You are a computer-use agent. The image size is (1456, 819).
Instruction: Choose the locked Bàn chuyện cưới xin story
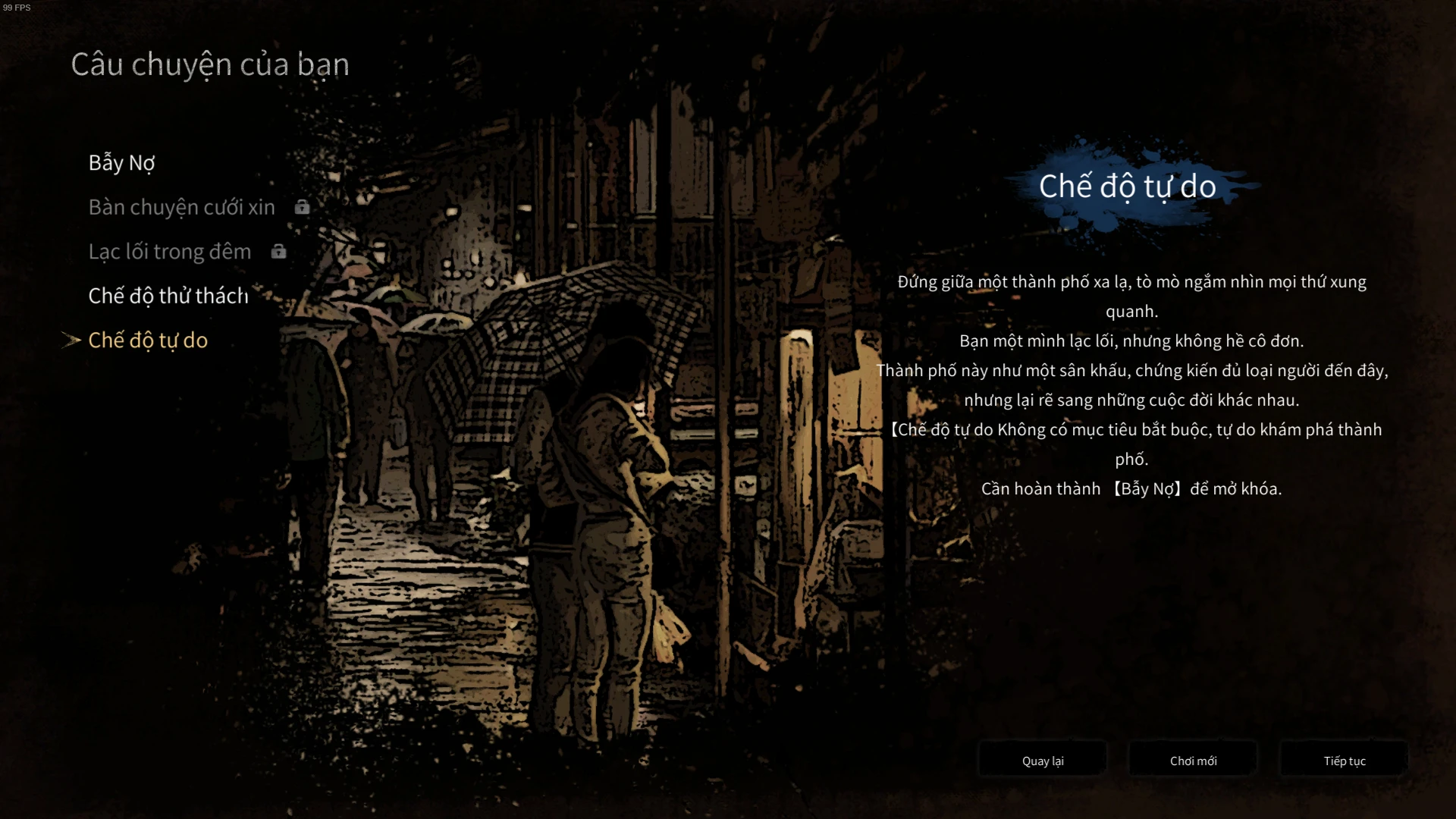181,207
